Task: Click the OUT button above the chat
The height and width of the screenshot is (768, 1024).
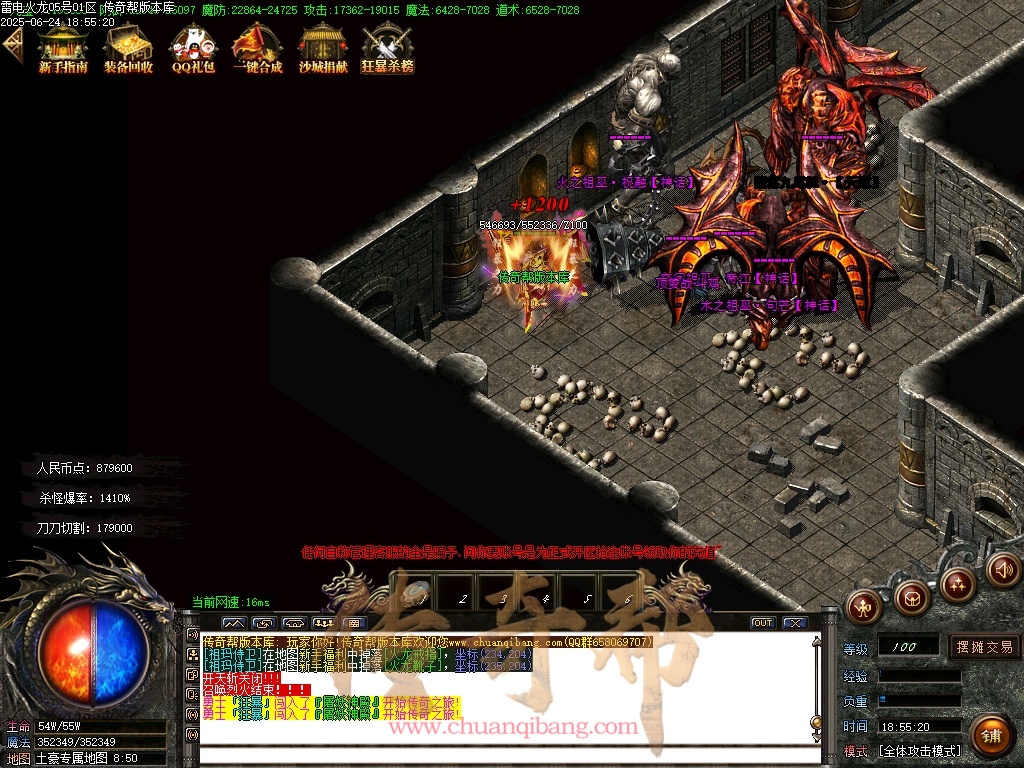Action: tap(763, 623)
